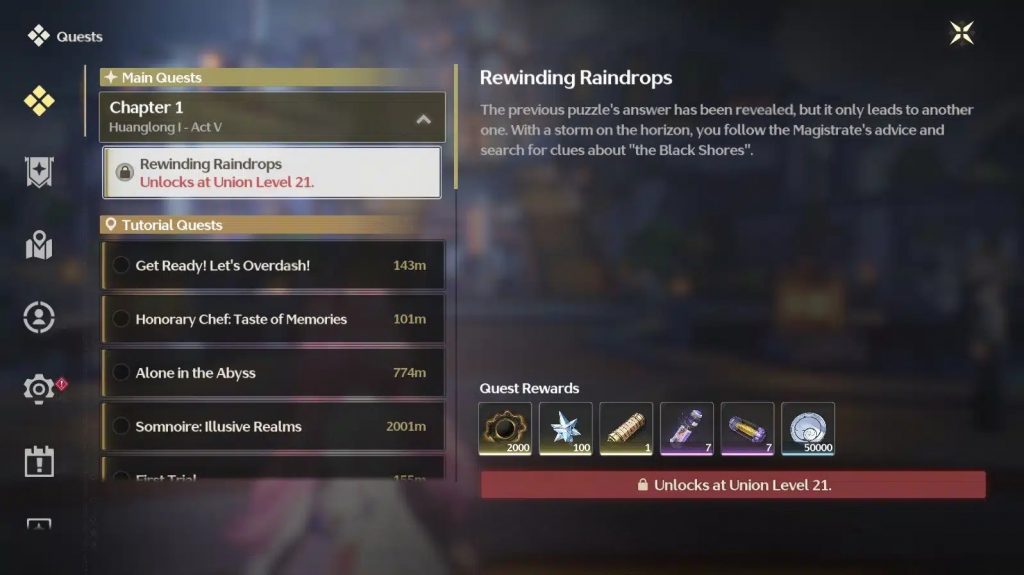1024x575 pixels.
Task: Select Somnoire: Illusive Realms quest
Action: point(272,426)
